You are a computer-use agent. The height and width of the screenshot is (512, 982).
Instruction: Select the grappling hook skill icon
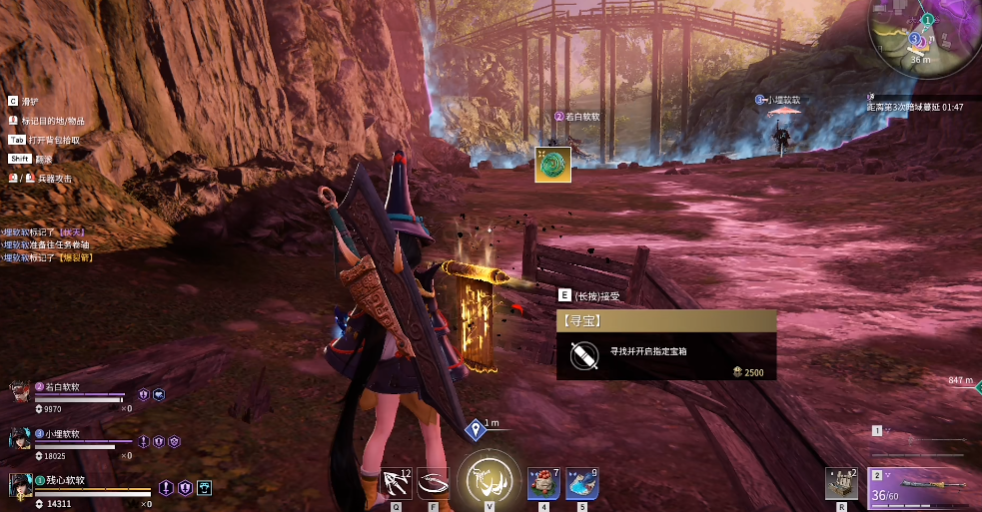click(397, 484)
